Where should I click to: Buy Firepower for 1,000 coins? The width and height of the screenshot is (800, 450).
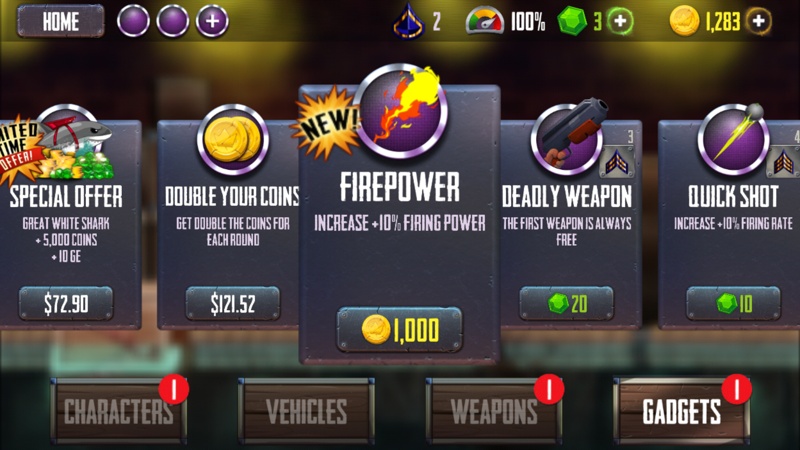(x=399, y=329)
